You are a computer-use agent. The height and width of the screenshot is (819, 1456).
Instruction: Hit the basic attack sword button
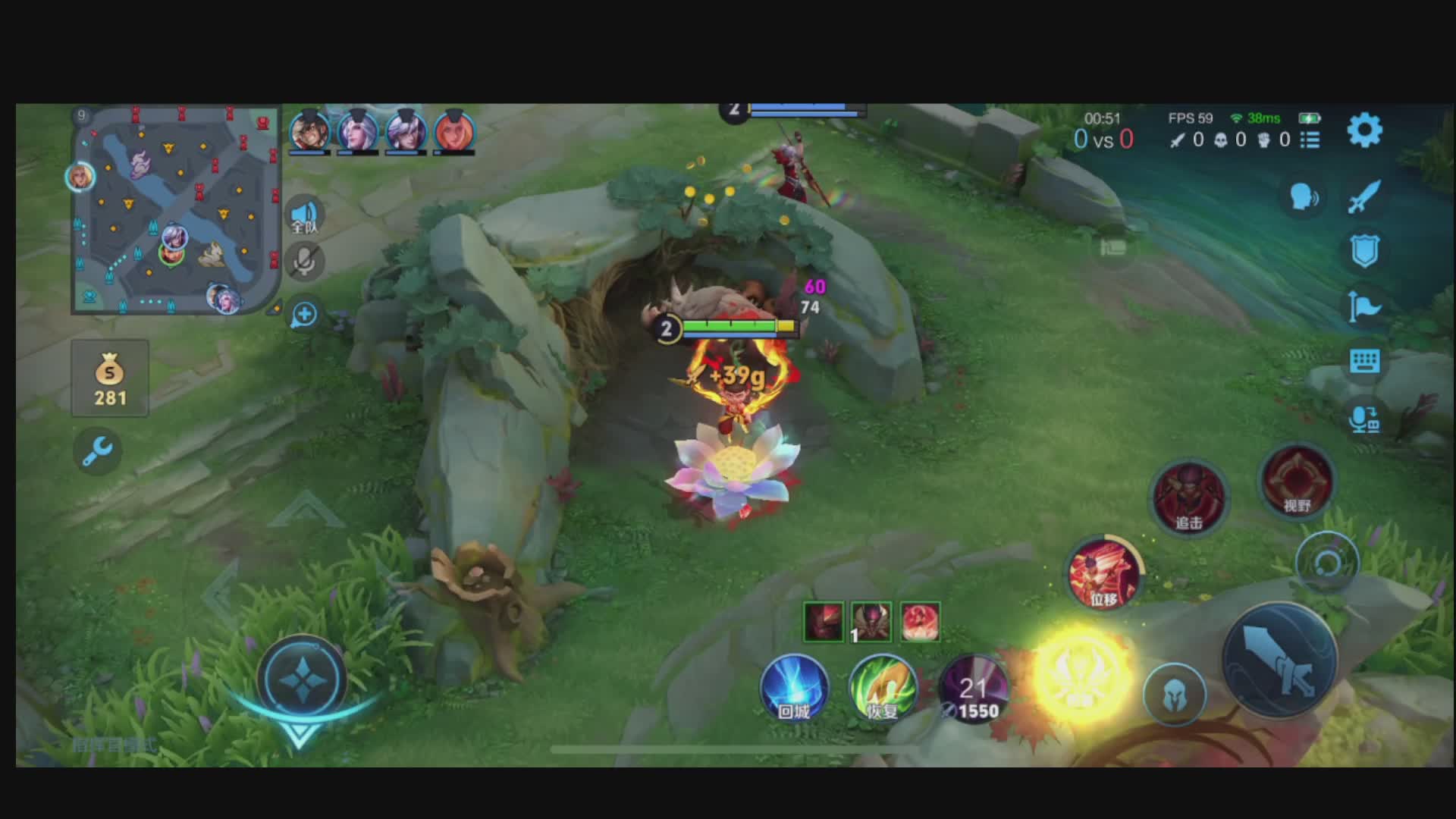pos(1281,660)
